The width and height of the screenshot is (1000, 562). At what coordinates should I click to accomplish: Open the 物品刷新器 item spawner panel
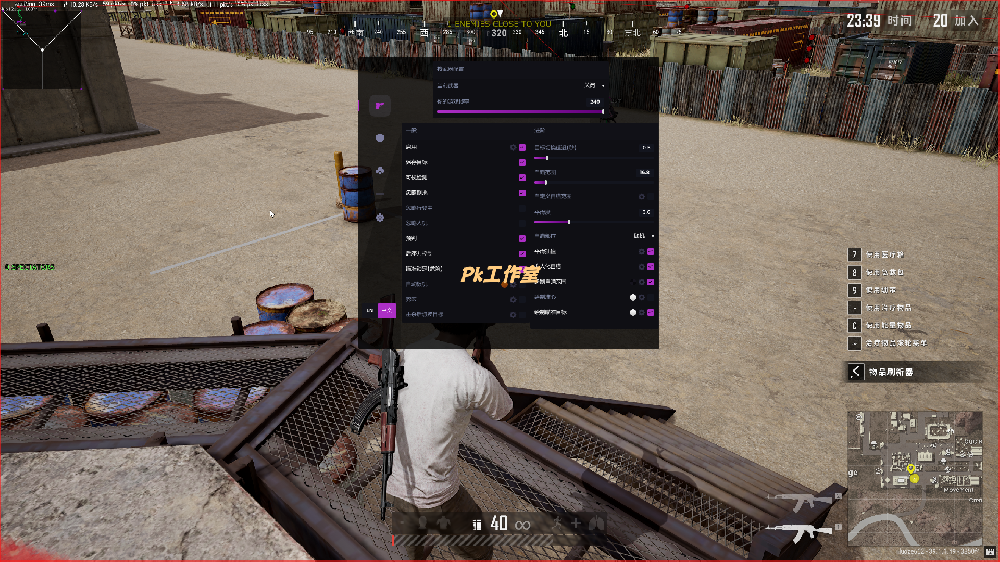click(909, 372)
